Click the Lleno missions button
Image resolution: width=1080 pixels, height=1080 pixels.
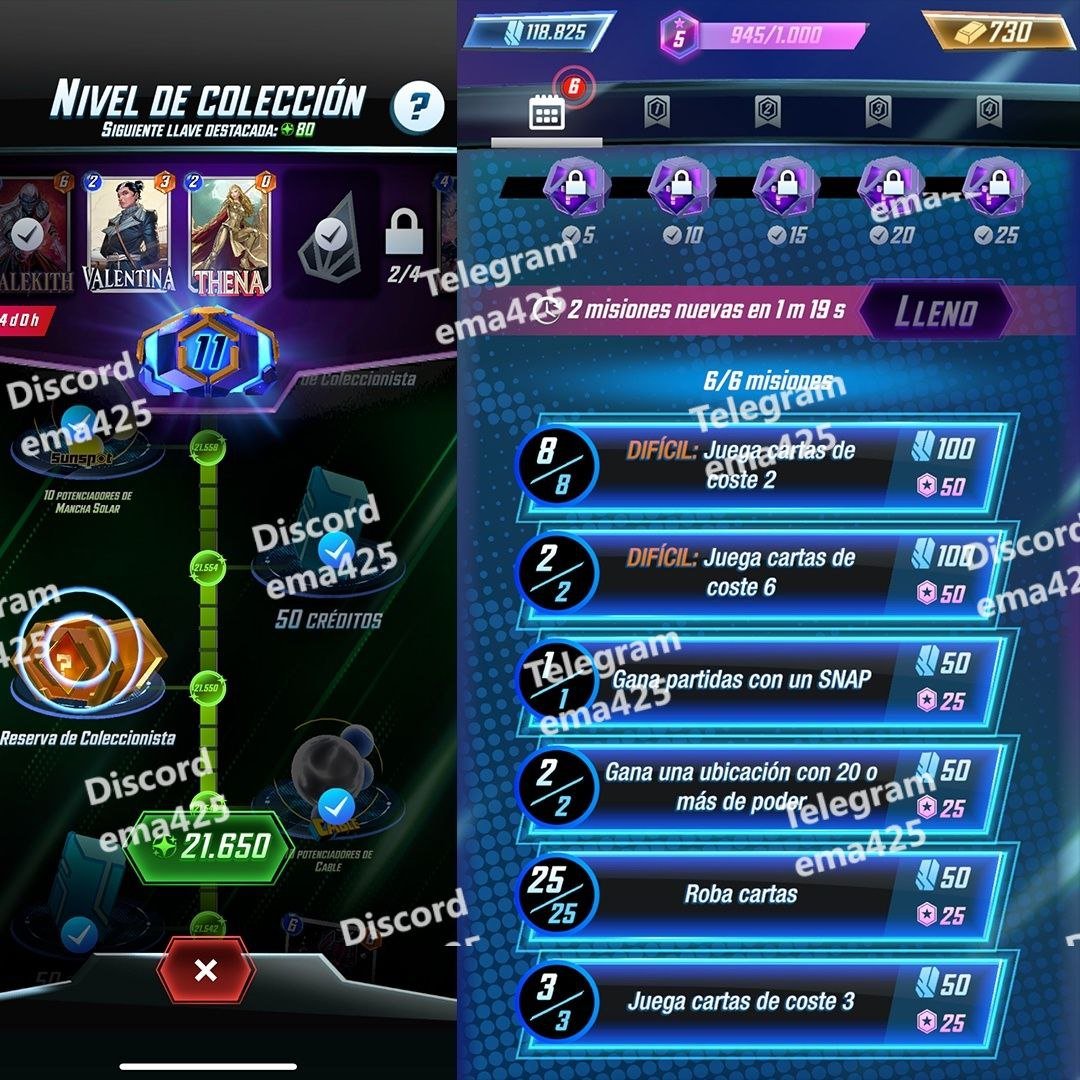934,310
